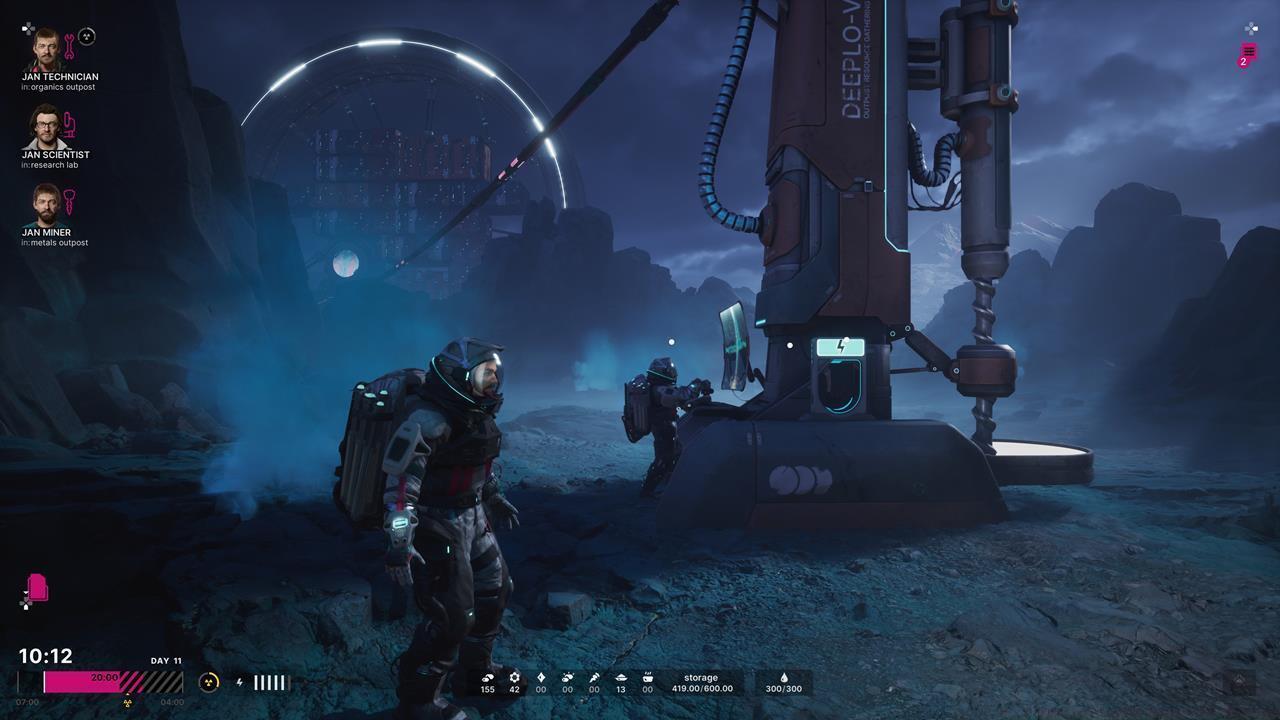The width and height of the screenshot is (1280, 720).
Task: Click the DAY 11 counter label
Action: pos(166,661)
